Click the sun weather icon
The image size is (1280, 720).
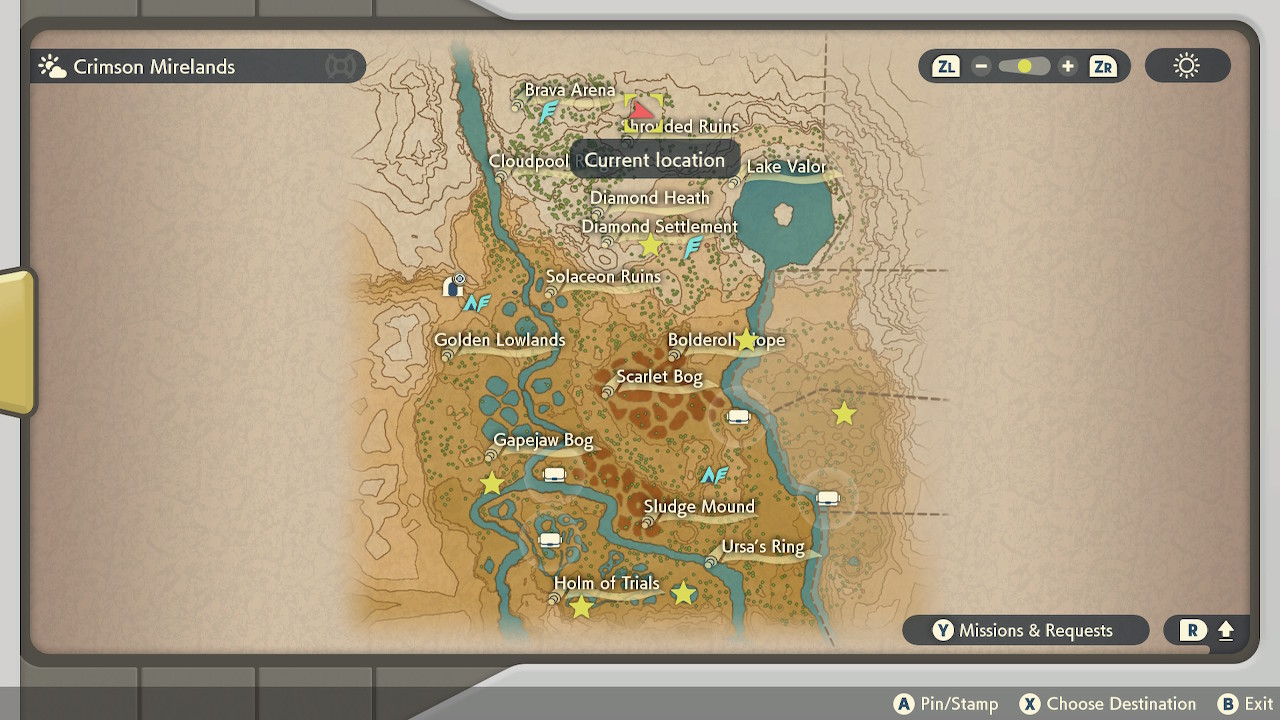click(x=1186, y=65)
